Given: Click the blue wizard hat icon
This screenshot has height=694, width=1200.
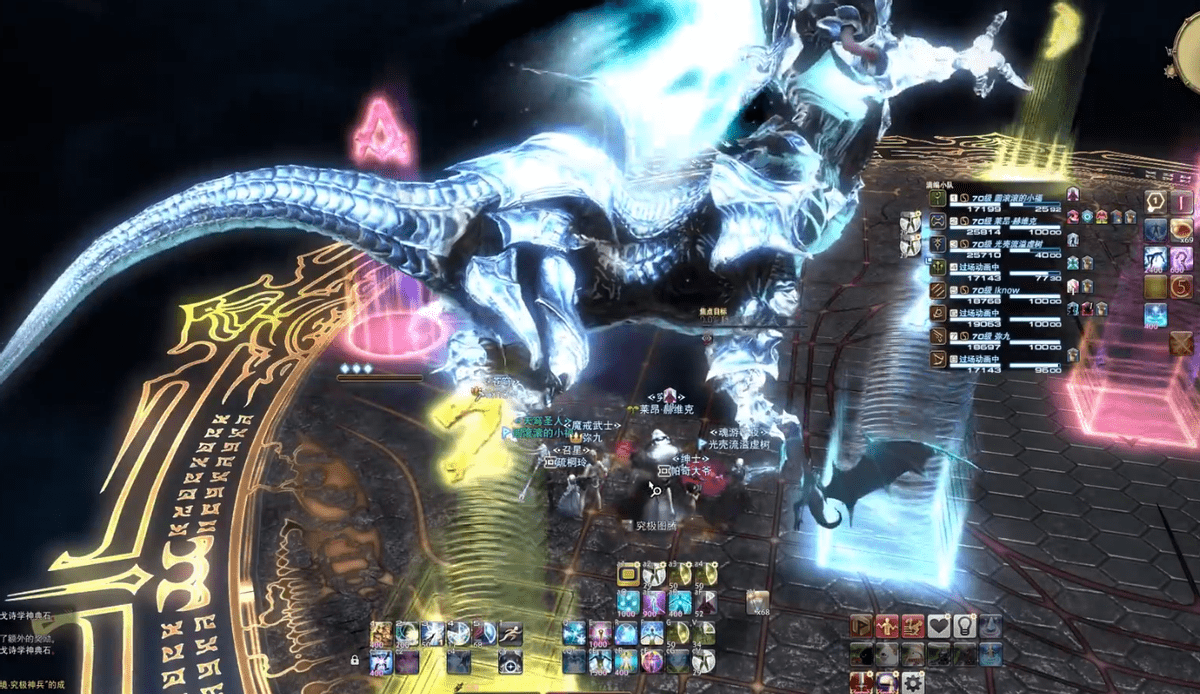Looking at the screenshot, I should [990, 626].
